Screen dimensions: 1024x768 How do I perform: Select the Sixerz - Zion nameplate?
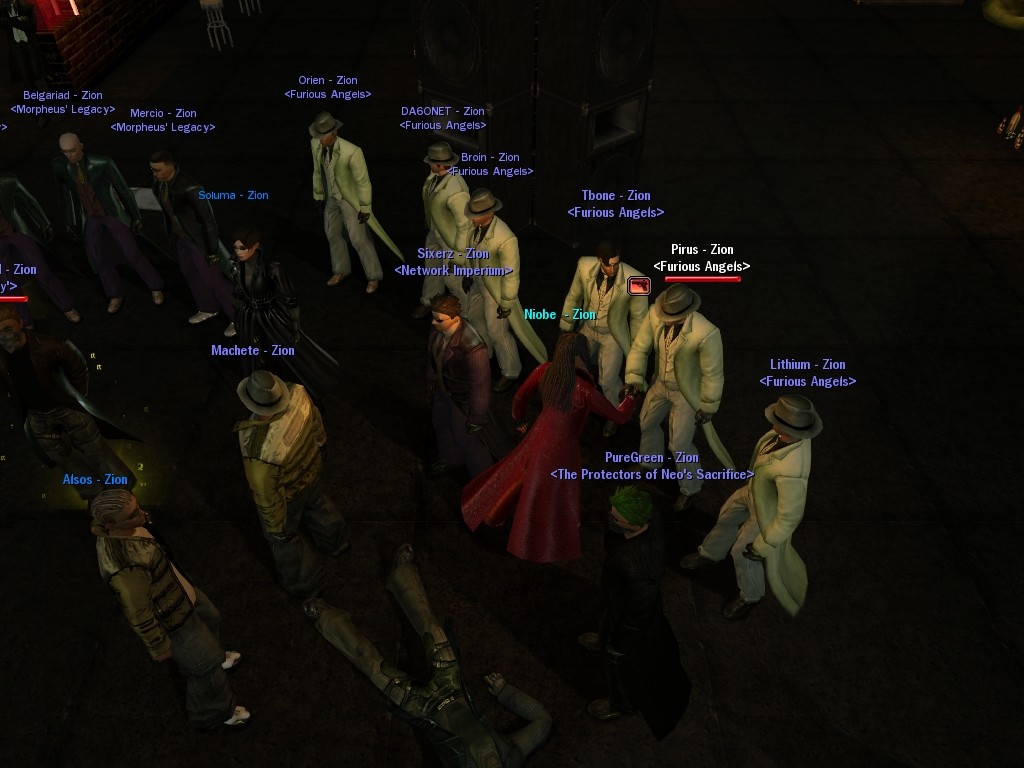(x=453, y=254)
